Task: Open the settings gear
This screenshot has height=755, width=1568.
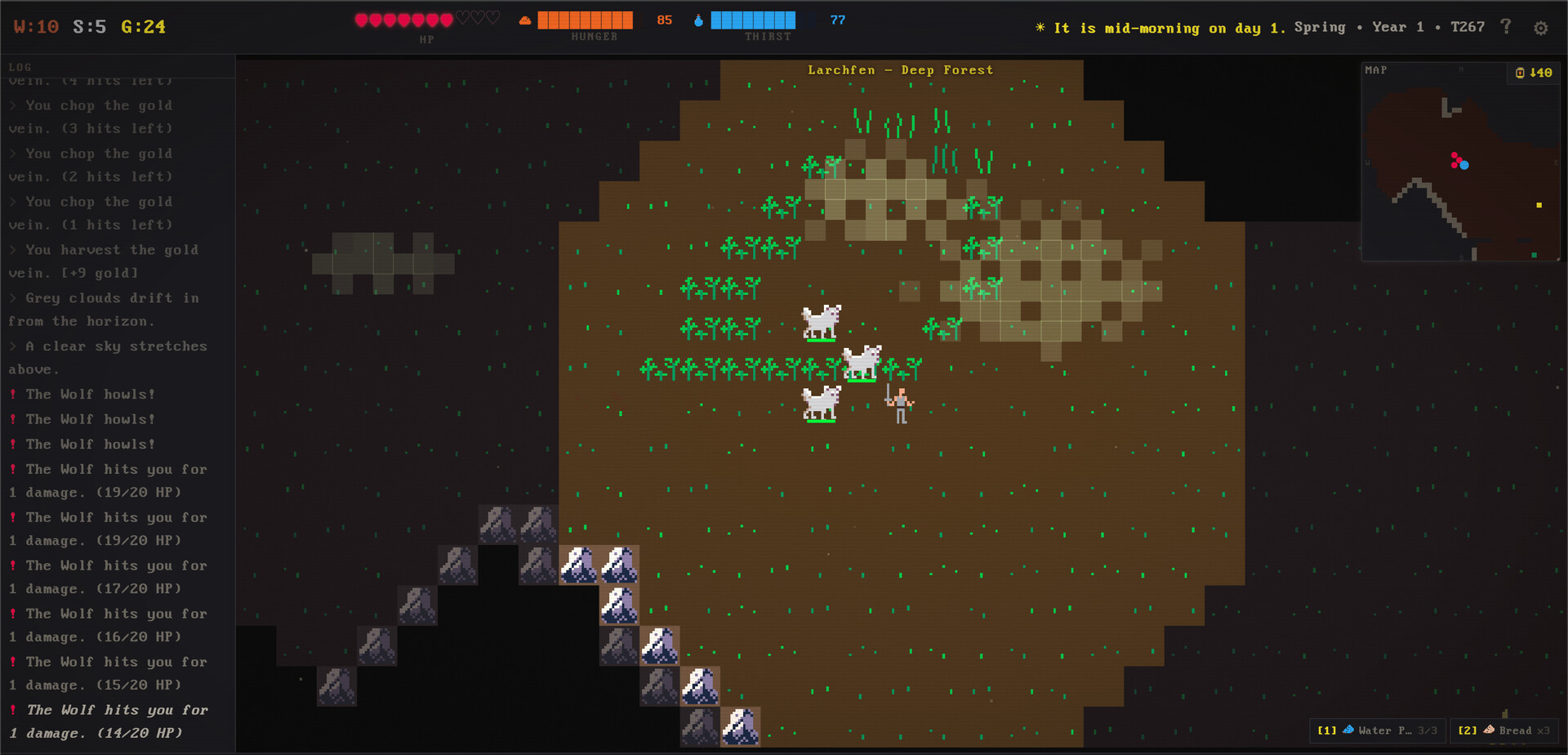Action: (1542, 27)
